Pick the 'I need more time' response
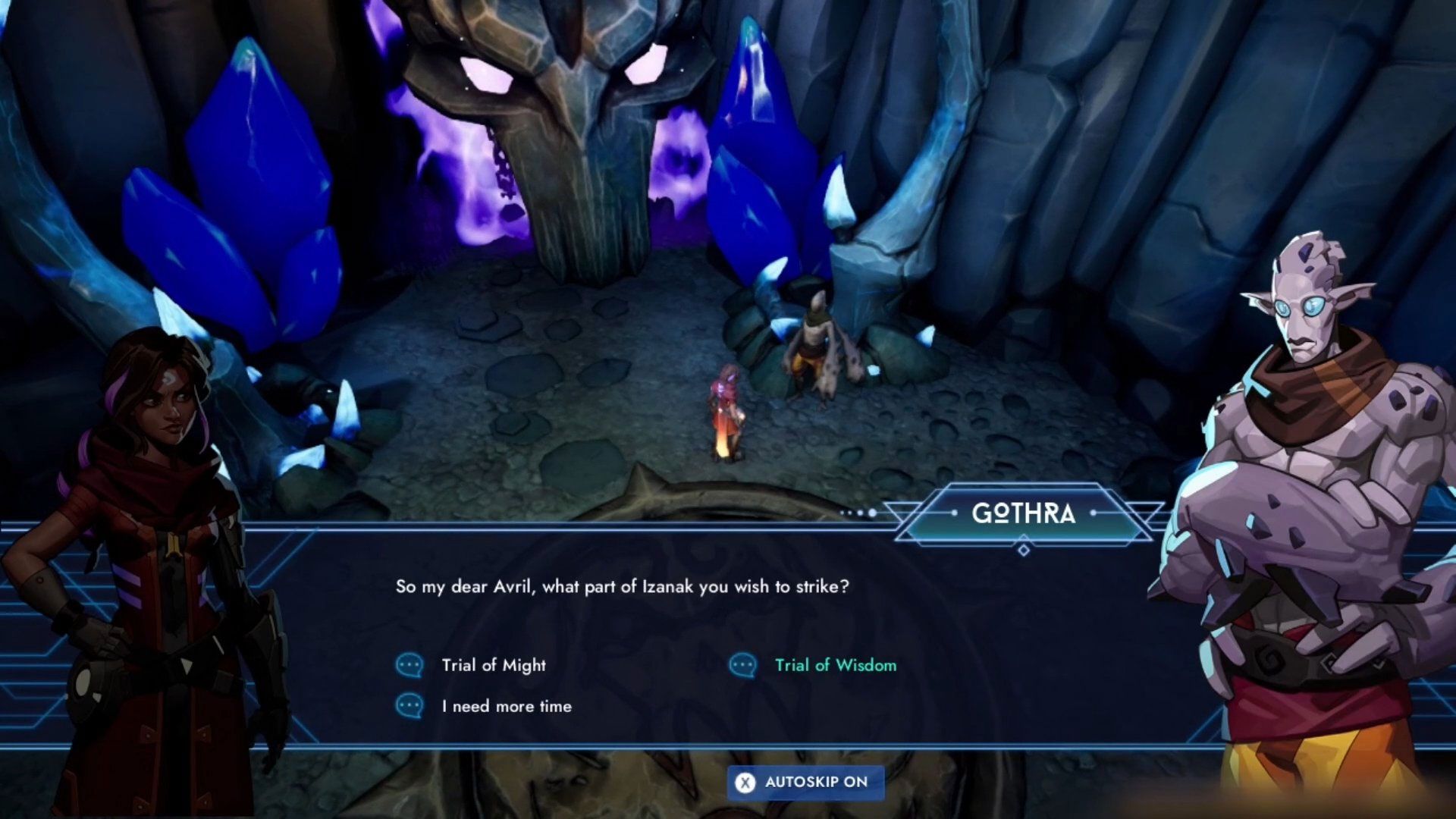Viewport: 1456px width, 819px height. 506,706
